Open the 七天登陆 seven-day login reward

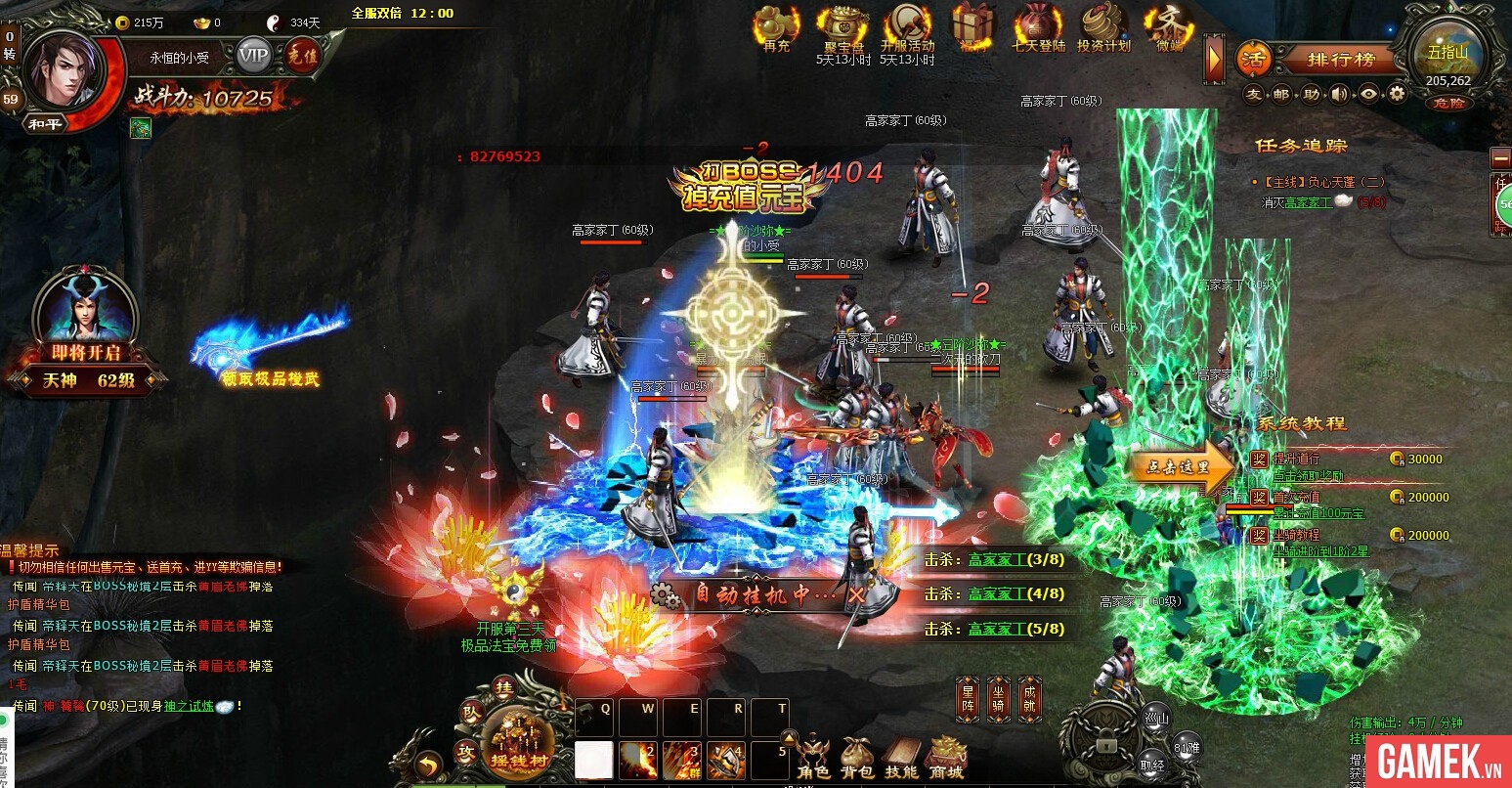1039,29
